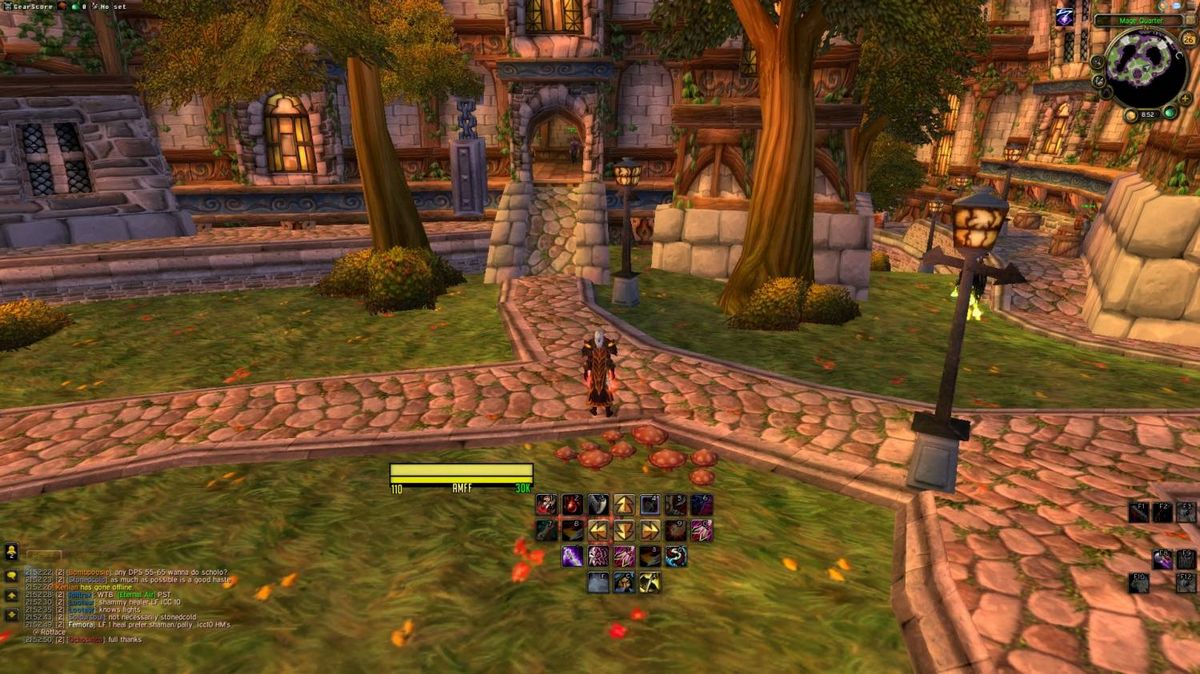This screenshot has height=674, width=1200.
Task: Open the chat menu speech bubble button
Action: coord(12,576)
